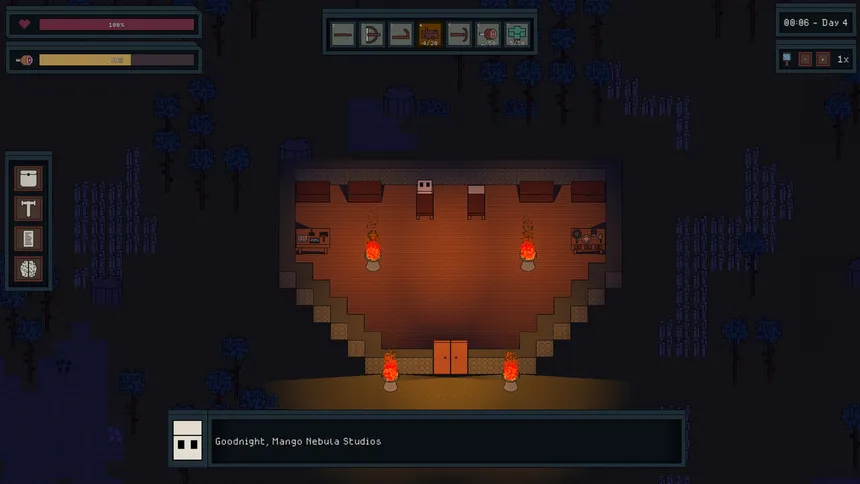Open the hammer build menu
Image resolution: width=860 pixels, height=484 pixels.
(x=29, y=208)
